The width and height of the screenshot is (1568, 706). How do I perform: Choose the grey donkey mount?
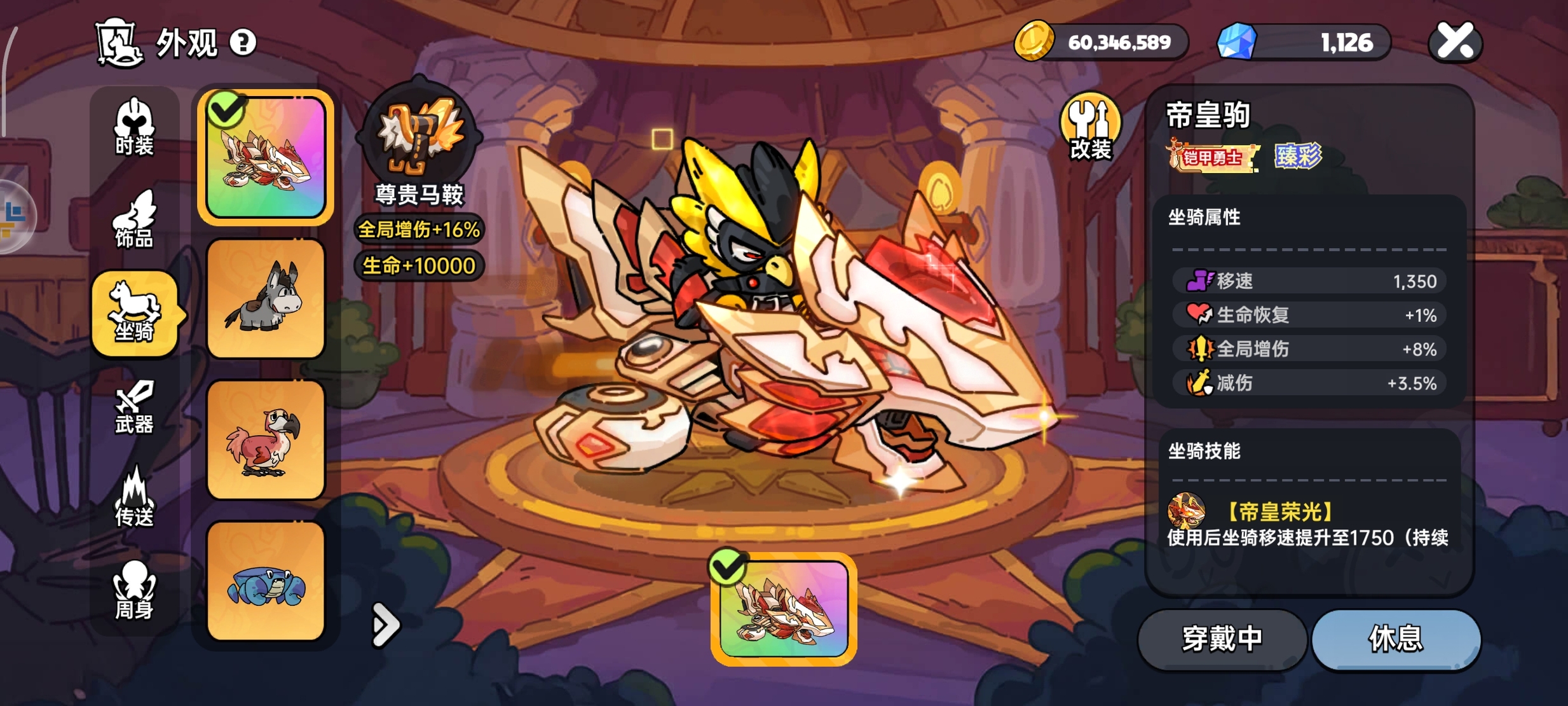pos(266,299)
